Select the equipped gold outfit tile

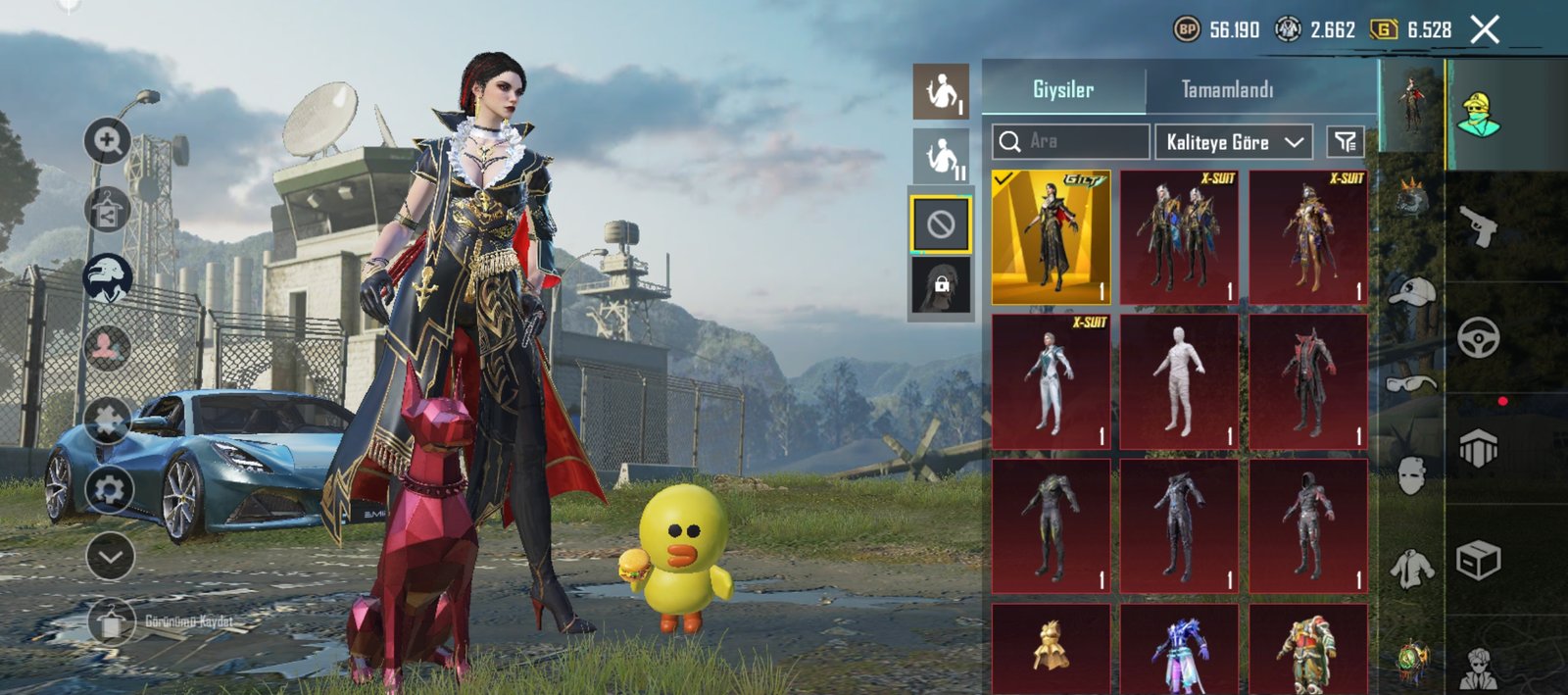pyautogui.click(x=1051, y=237)
